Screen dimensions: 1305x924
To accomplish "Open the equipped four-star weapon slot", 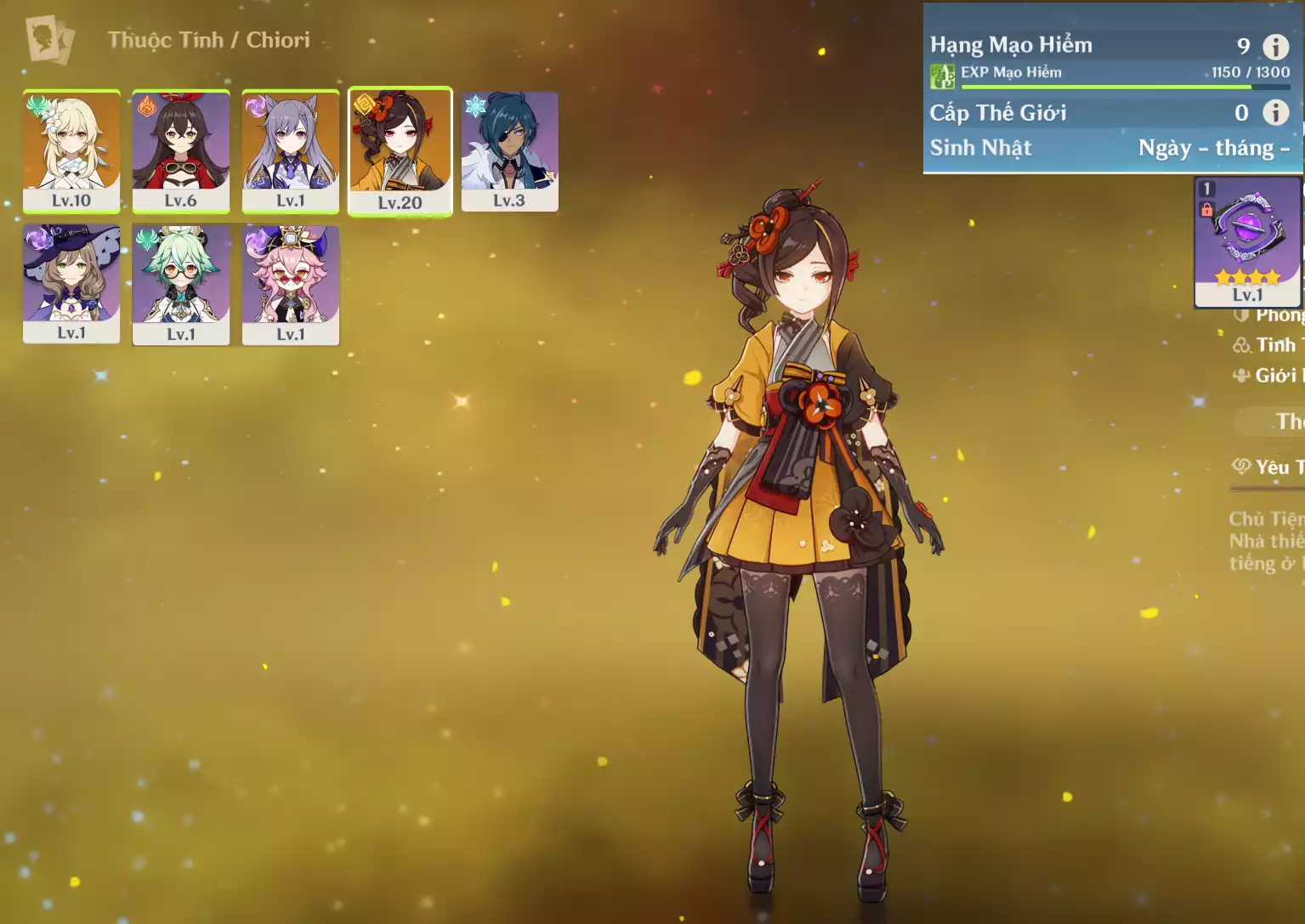I will (x=1247, y=241).
